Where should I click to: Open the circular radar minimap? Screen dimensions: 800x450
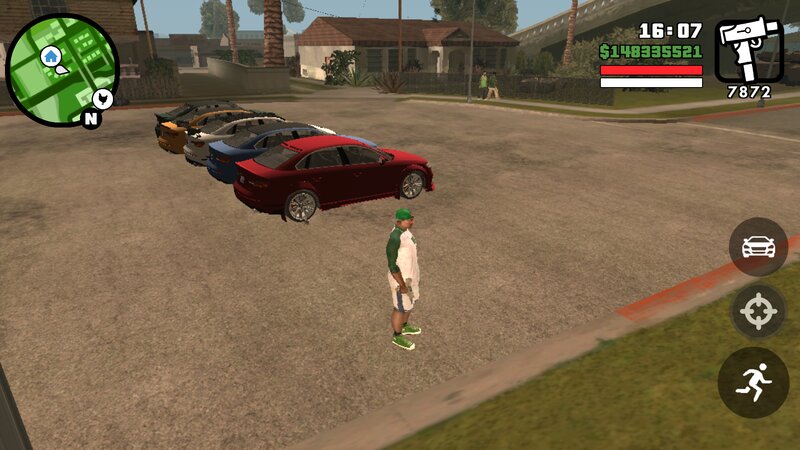click(62, 70)
